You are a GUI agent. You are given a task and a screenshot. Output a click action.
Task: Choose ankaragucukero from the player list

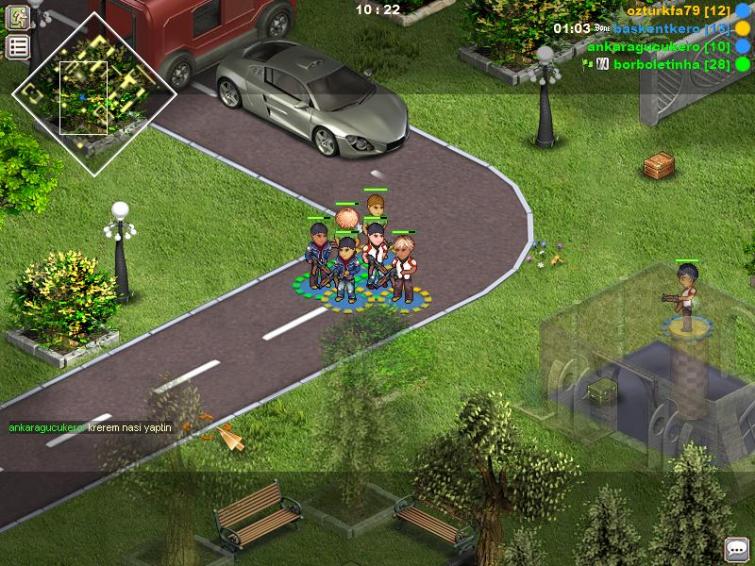coord(658,46)
